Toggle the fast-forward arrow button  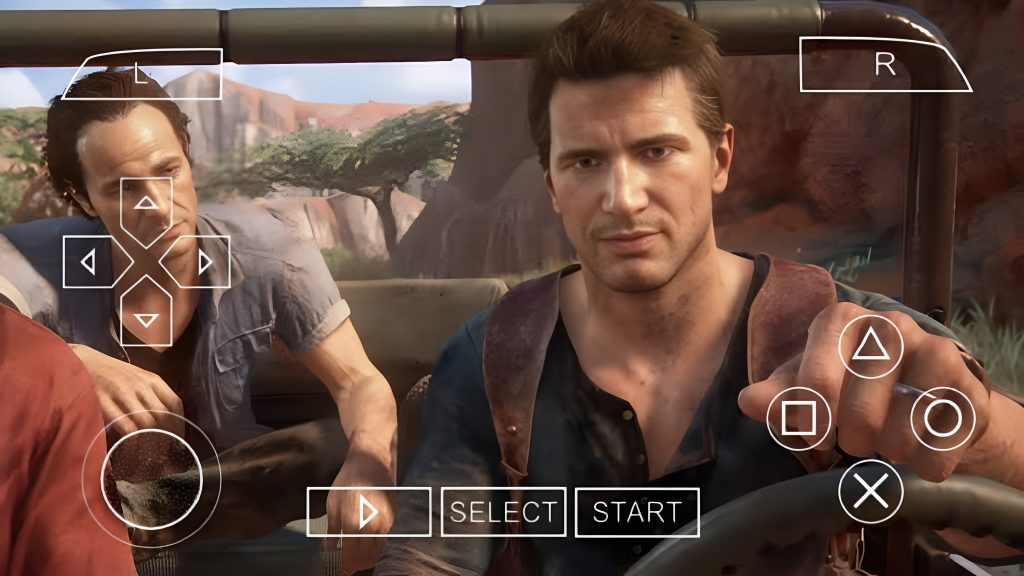[368, 512]
